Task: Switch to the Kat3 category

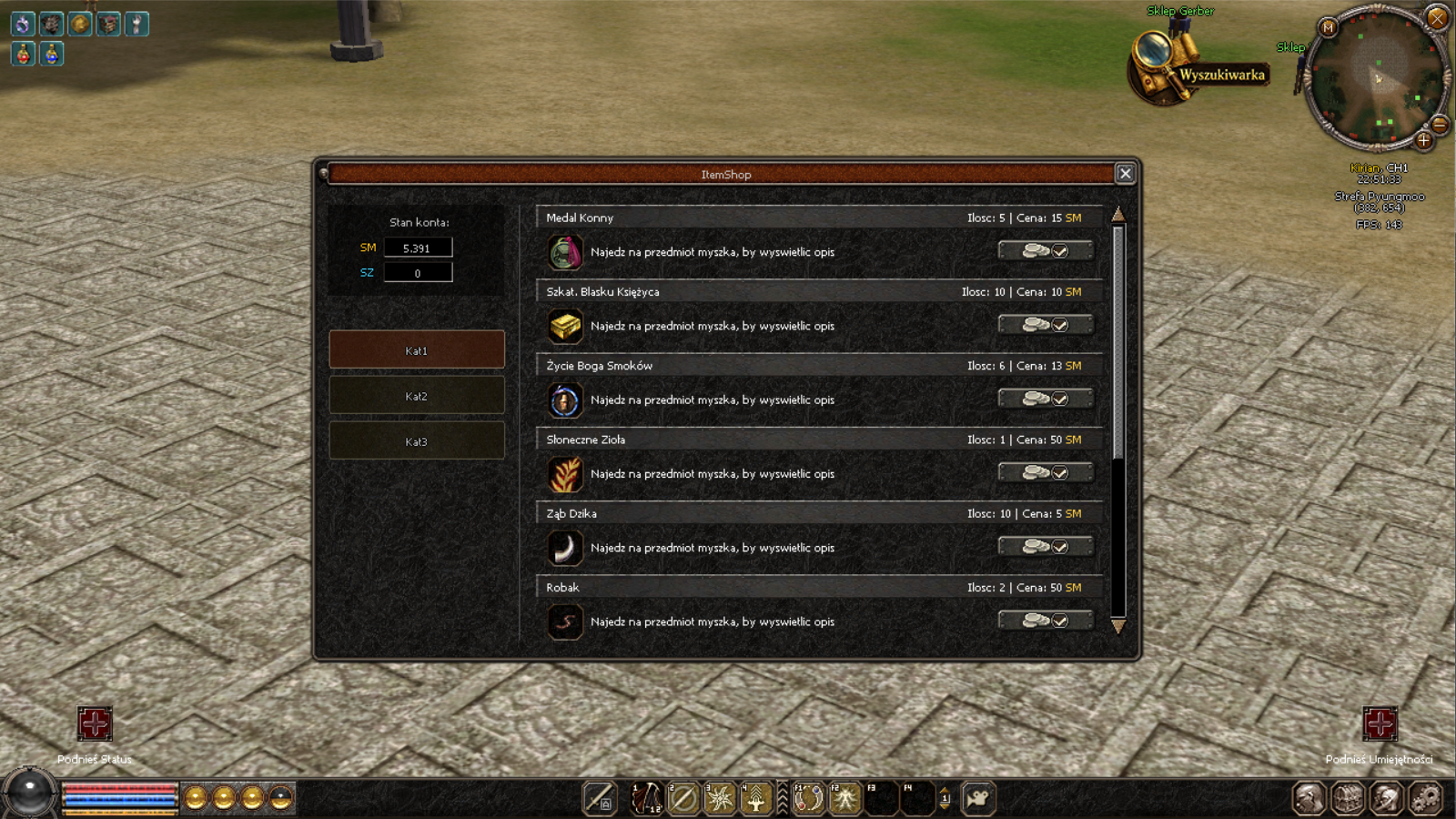Action: tap(417, 440)
